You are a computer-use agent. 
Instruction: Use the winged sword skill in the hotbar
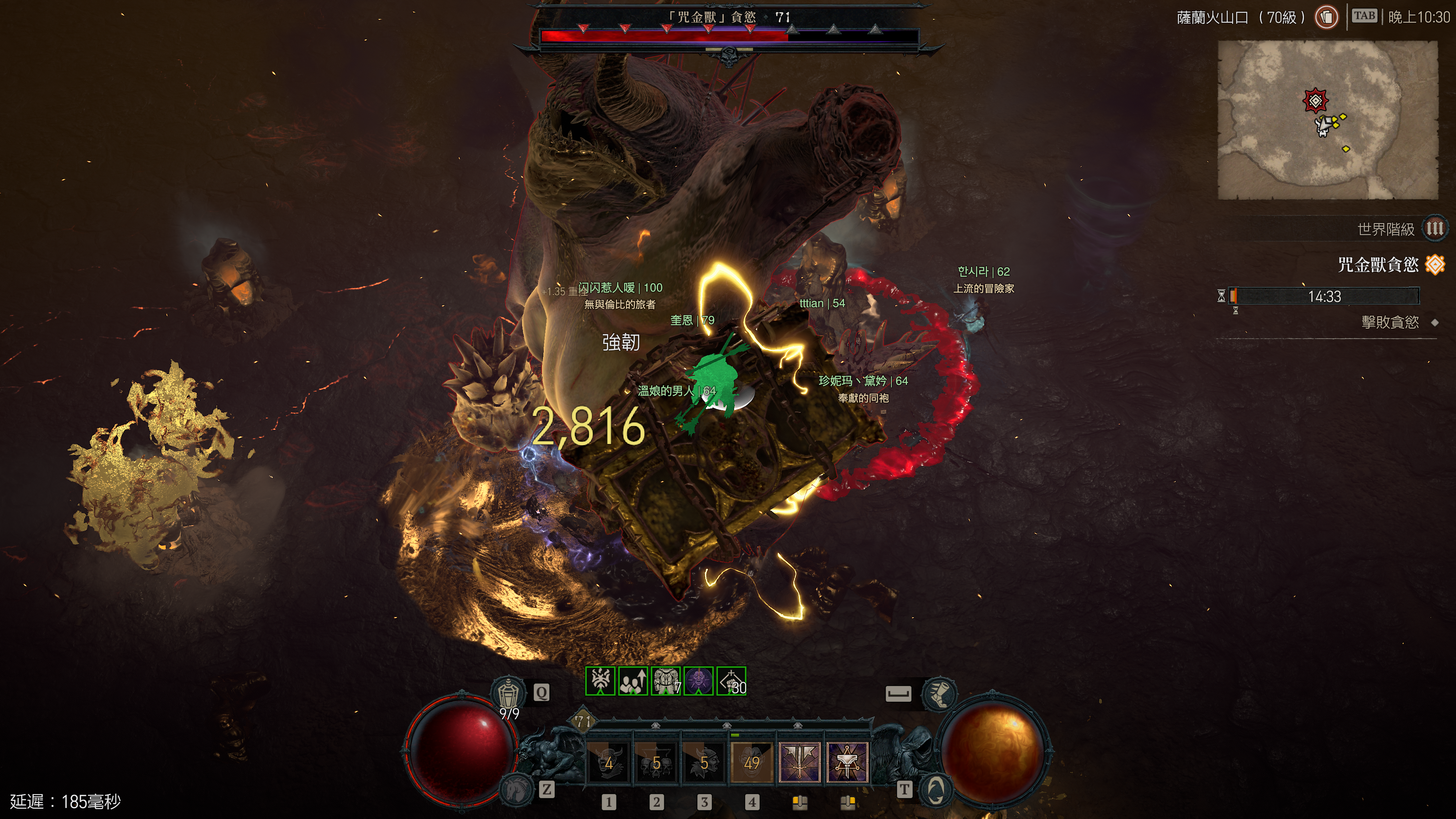tap(800, 762)
